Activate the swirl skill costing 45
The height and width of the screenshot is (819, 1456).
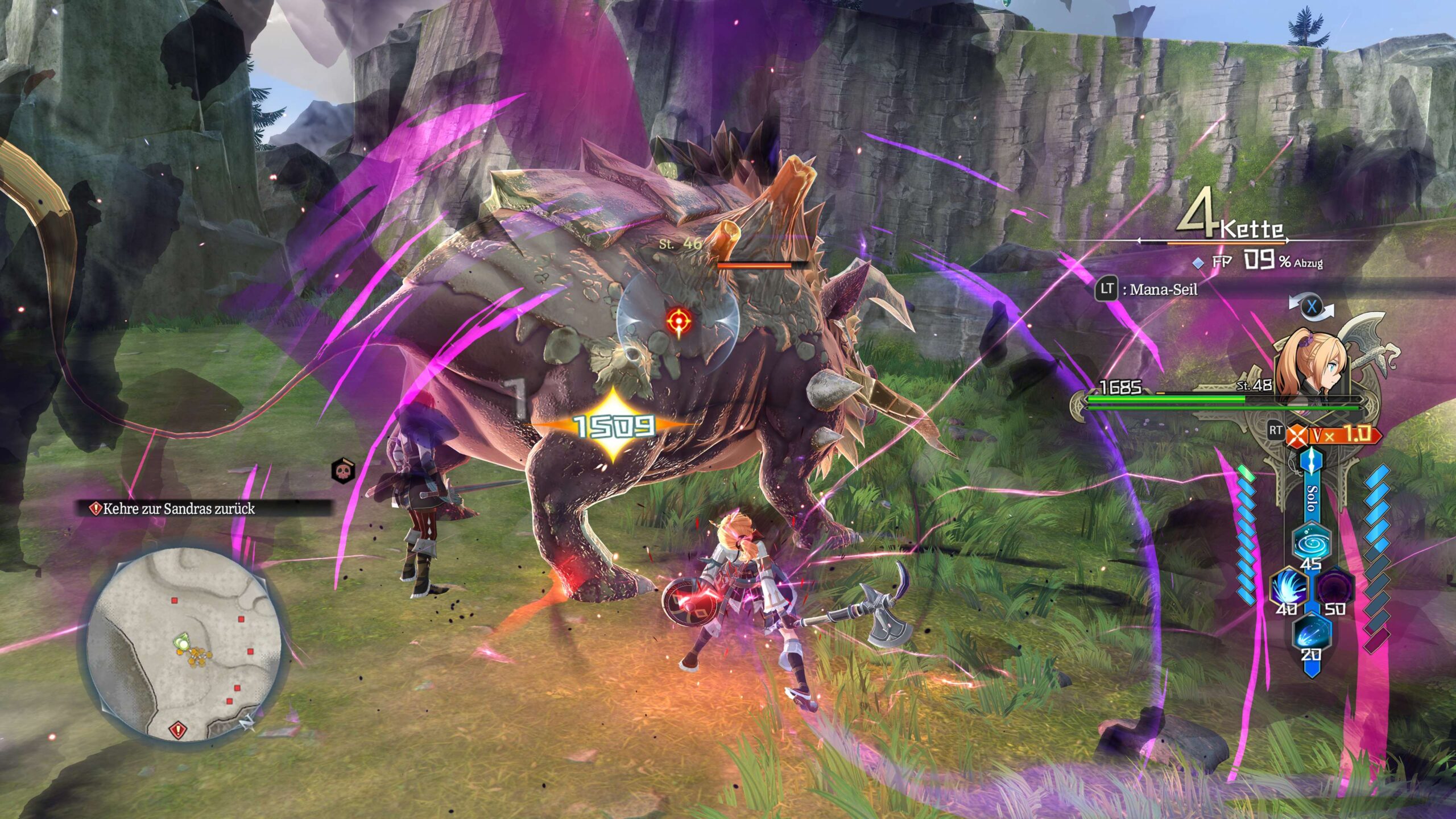(x=1311, y=542)
